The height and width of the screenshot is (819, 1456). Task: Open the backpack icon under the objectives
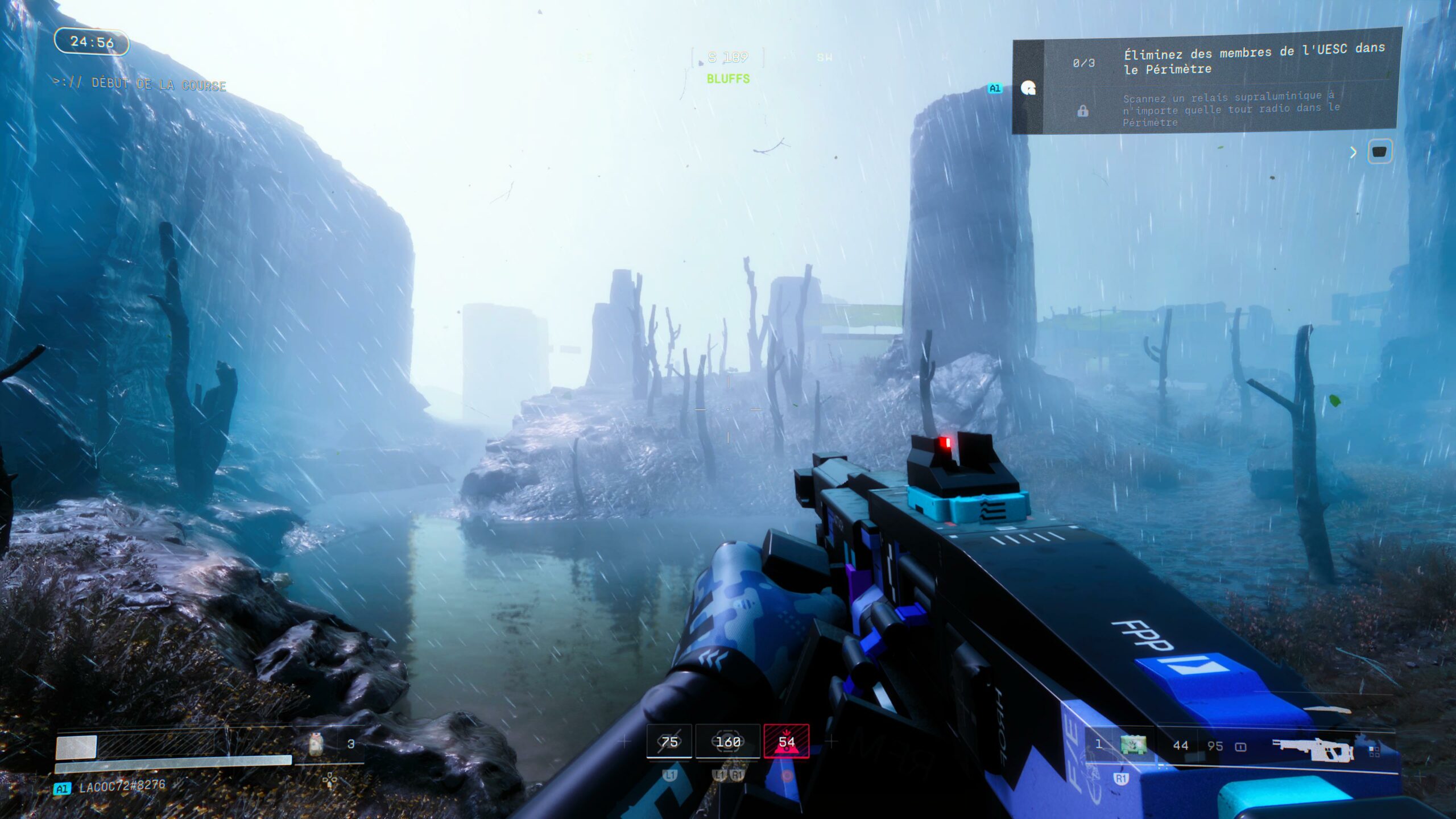[1380, 152]
